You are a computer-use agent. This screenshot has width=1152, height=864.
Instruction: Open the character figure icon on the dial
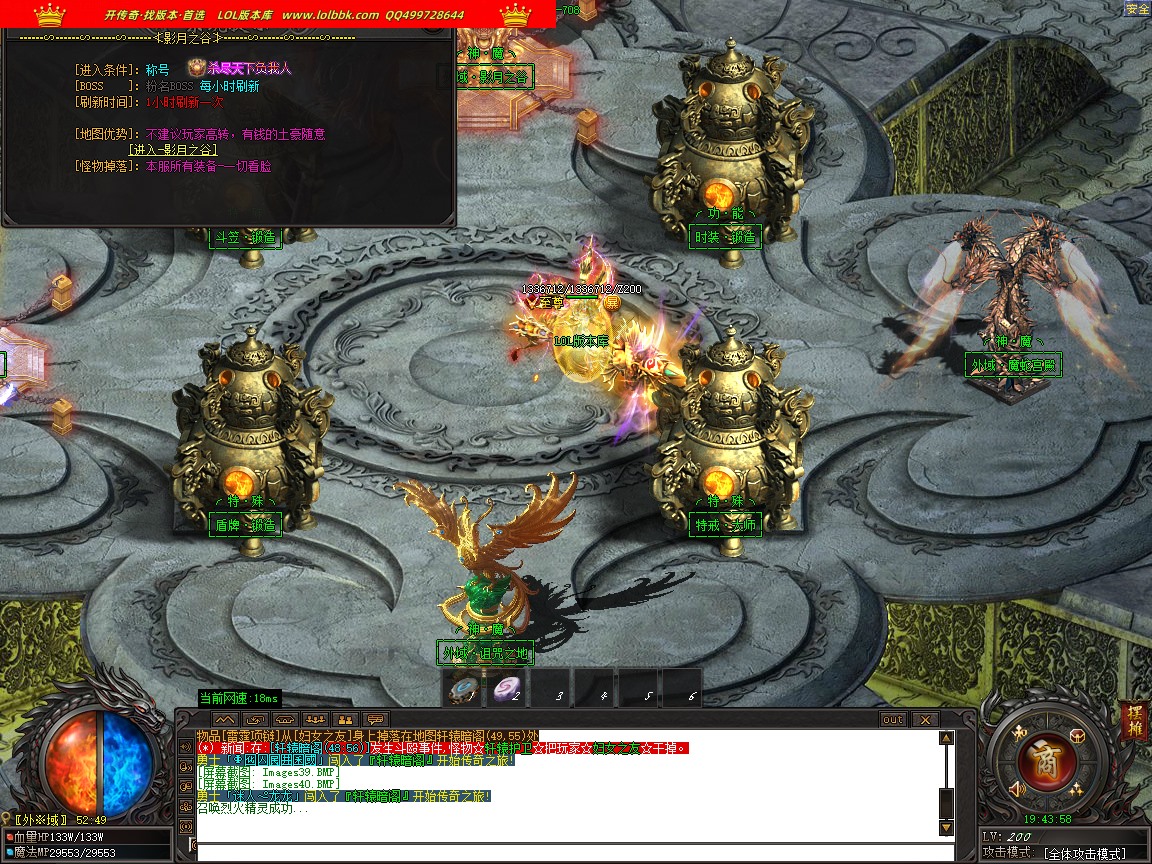[x=1018, y=735]
